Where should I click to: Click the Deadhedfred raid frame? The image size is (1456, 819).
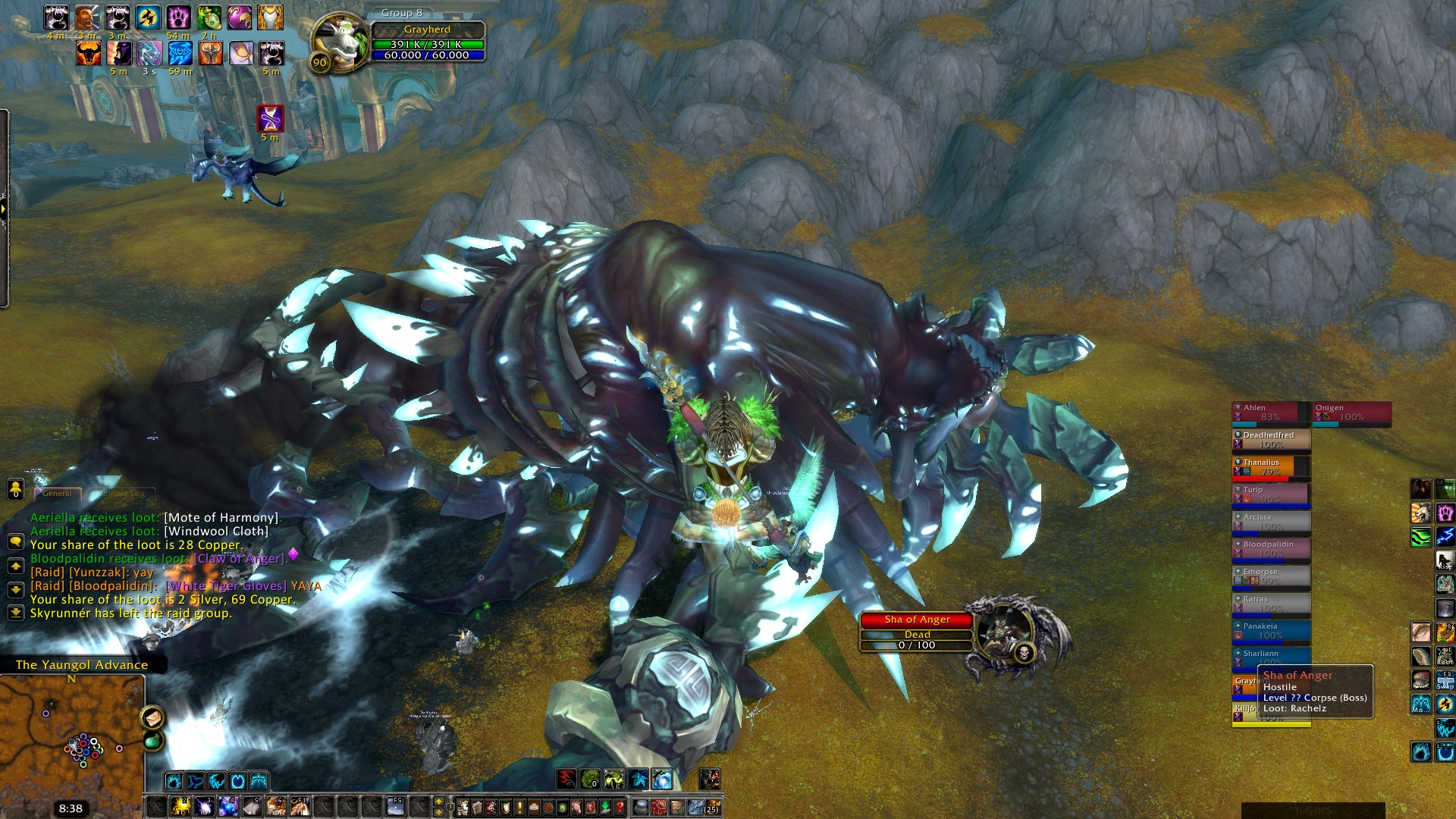tap(1270, 440)
